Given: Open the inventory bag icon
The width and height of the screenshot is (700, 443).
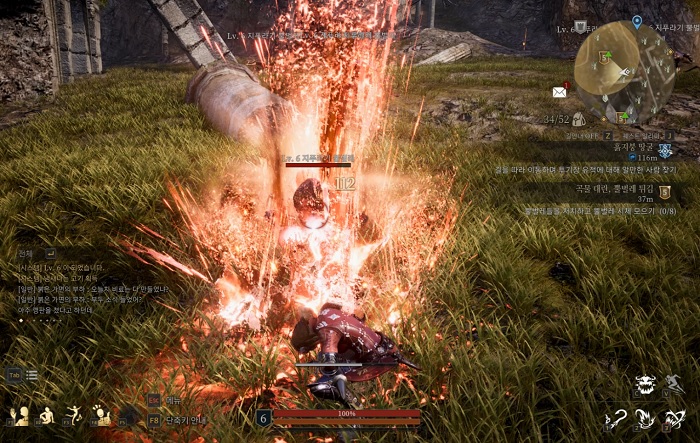Looking at the screenshot, I should [x=578, y=119].
